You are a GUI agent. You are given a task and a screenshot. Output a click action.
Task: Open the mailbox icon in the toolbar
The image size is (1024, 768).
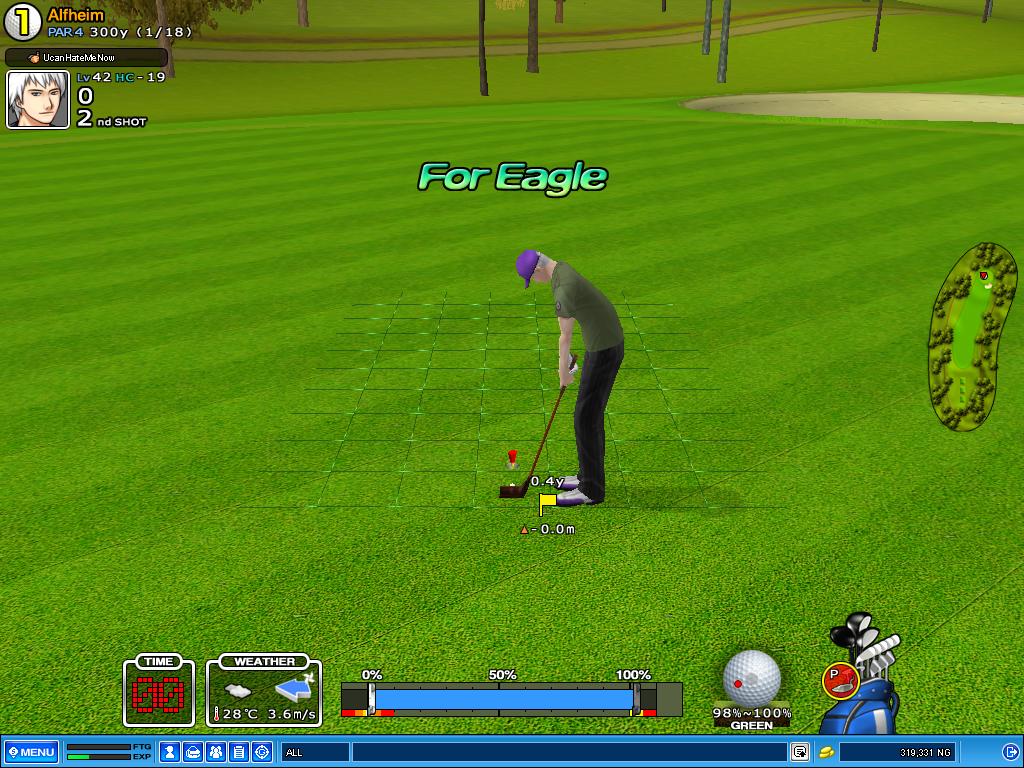193,752
